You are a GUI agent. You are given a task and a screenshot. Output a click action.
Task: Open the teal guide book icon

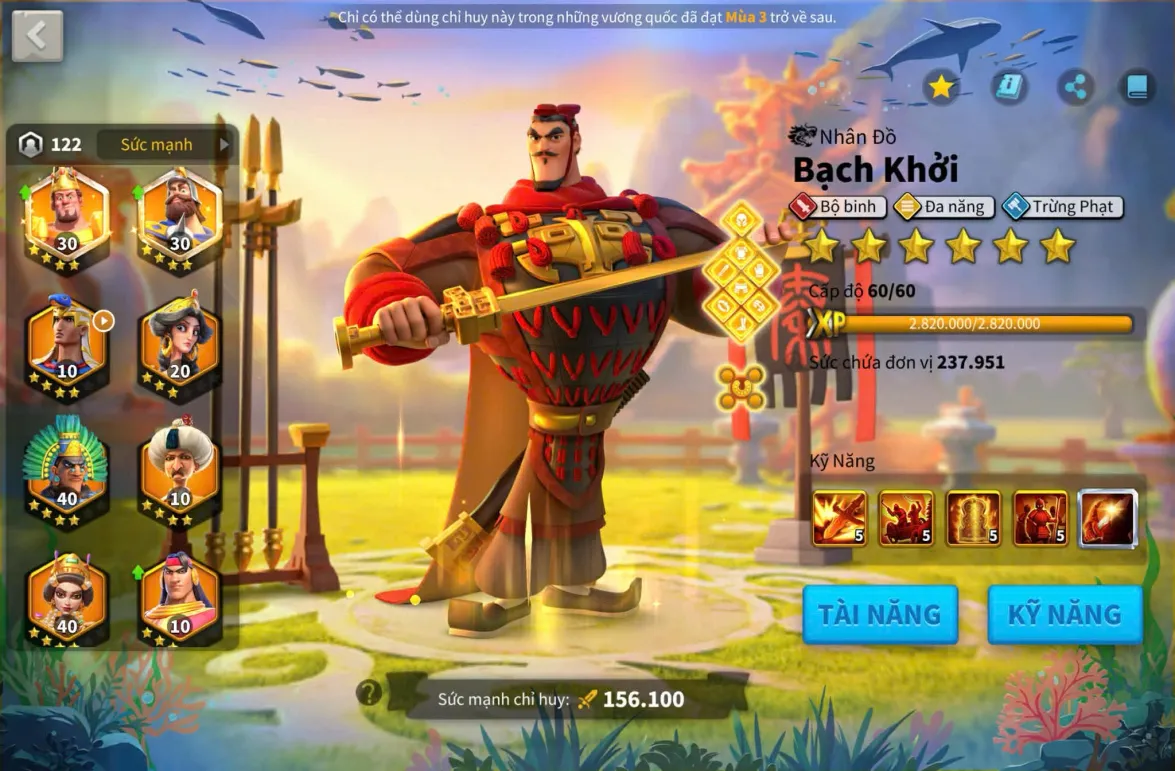coord(1136,88)
